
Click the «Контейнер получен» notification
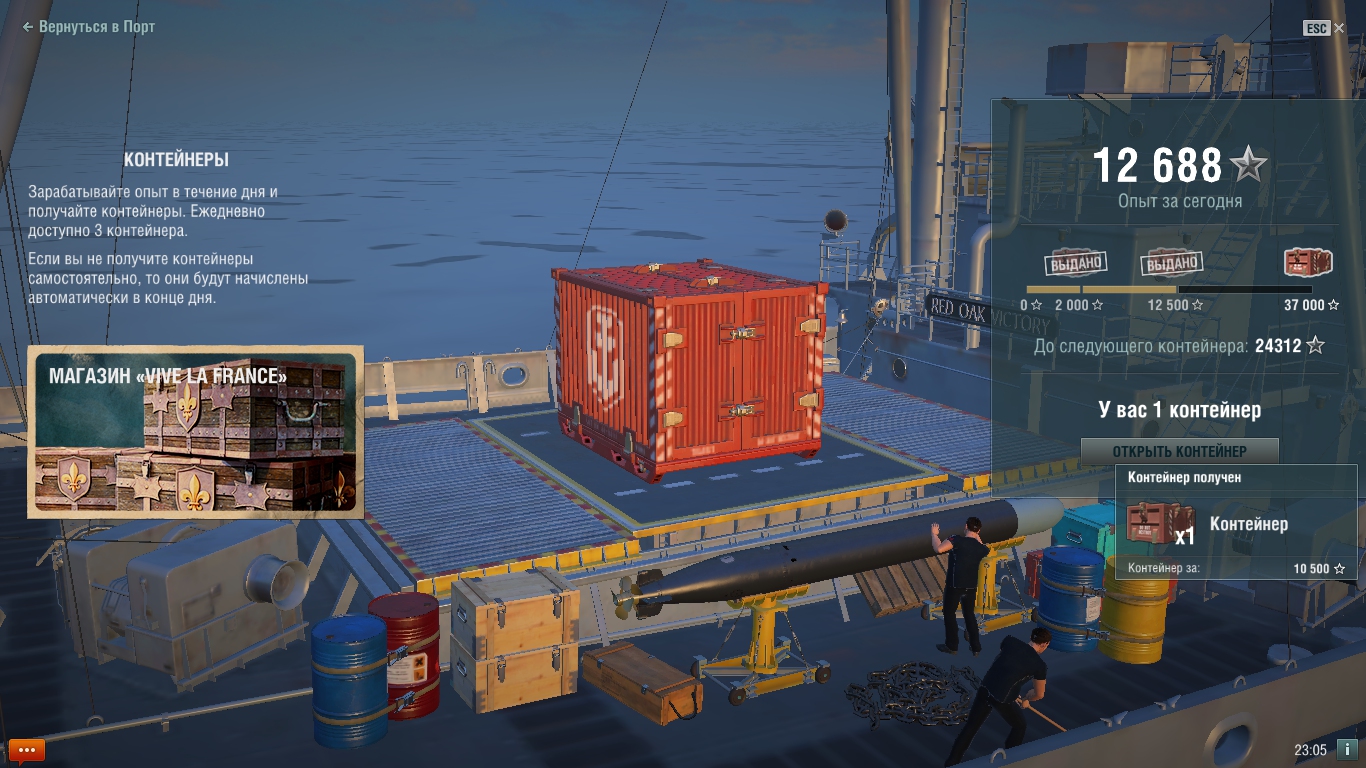(1236, 523)
